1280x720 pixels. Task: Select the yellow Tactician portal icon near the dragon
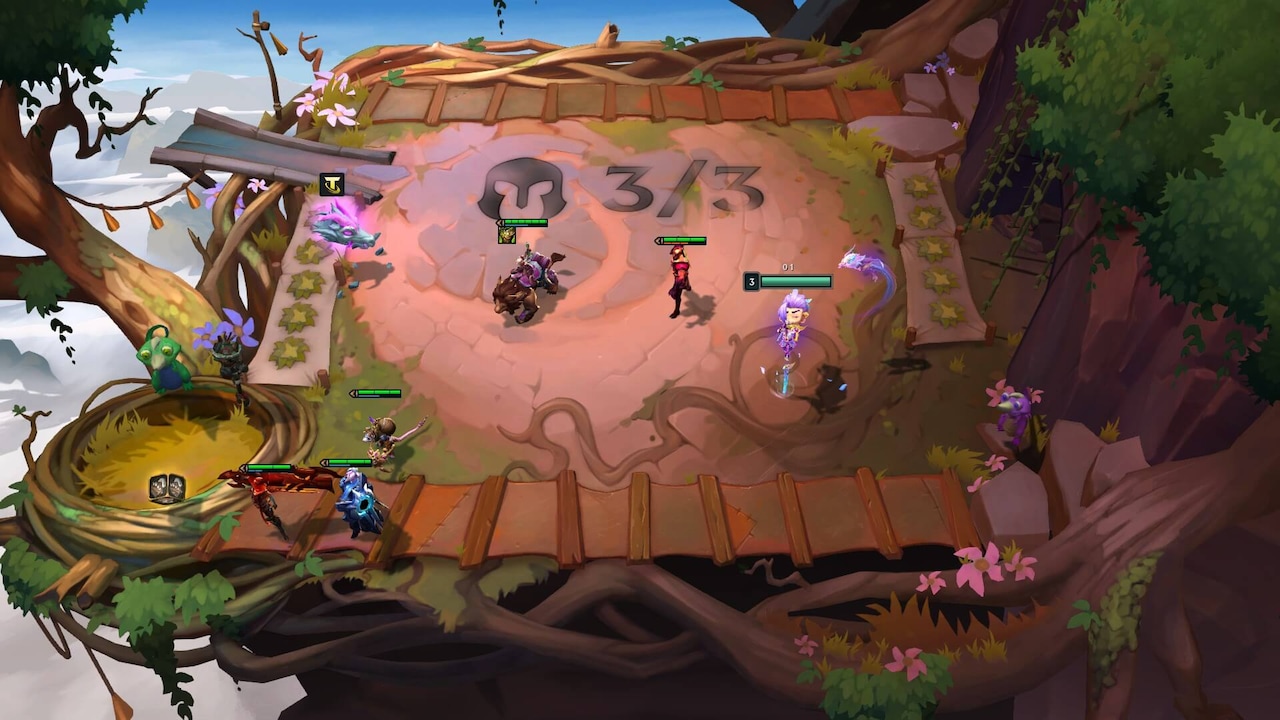(333, 183)
